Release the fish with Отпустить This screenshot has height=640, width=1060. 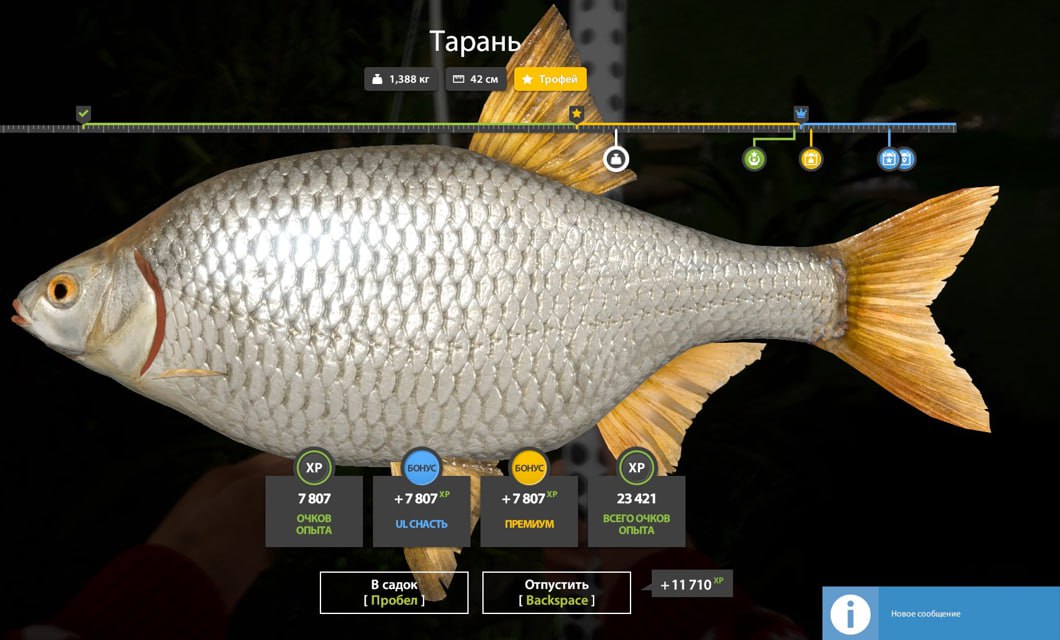[x=556, y=592]
